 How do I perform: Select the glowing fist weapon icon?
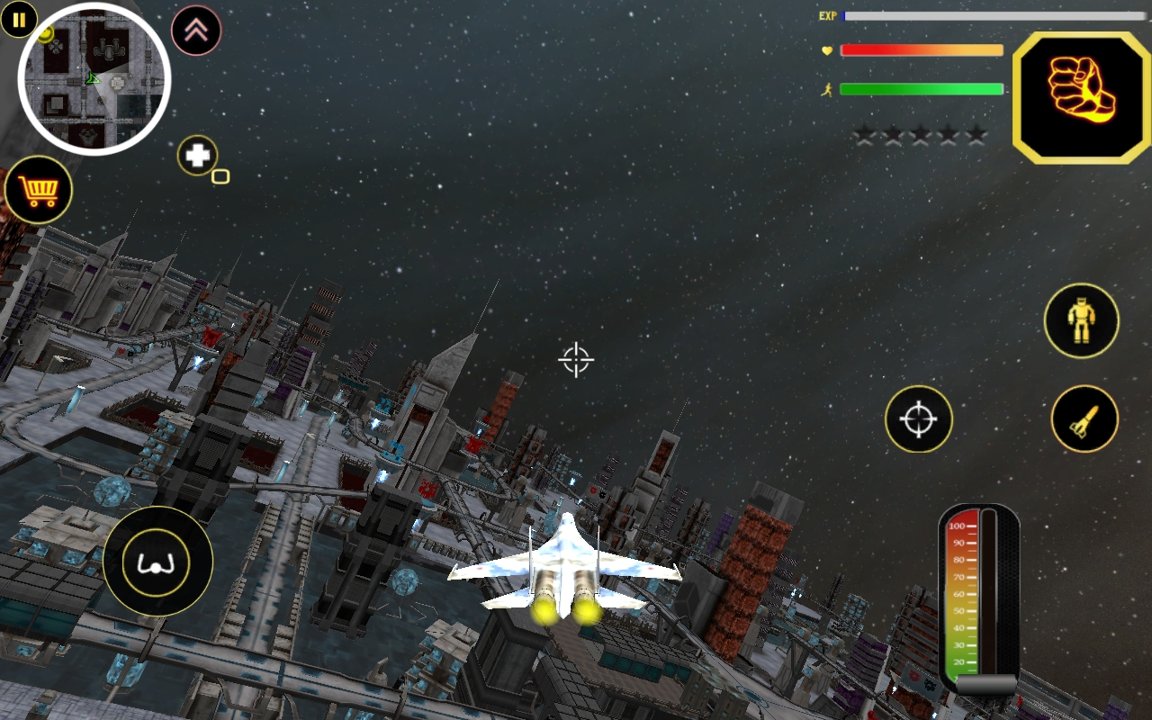(1081, 97)
